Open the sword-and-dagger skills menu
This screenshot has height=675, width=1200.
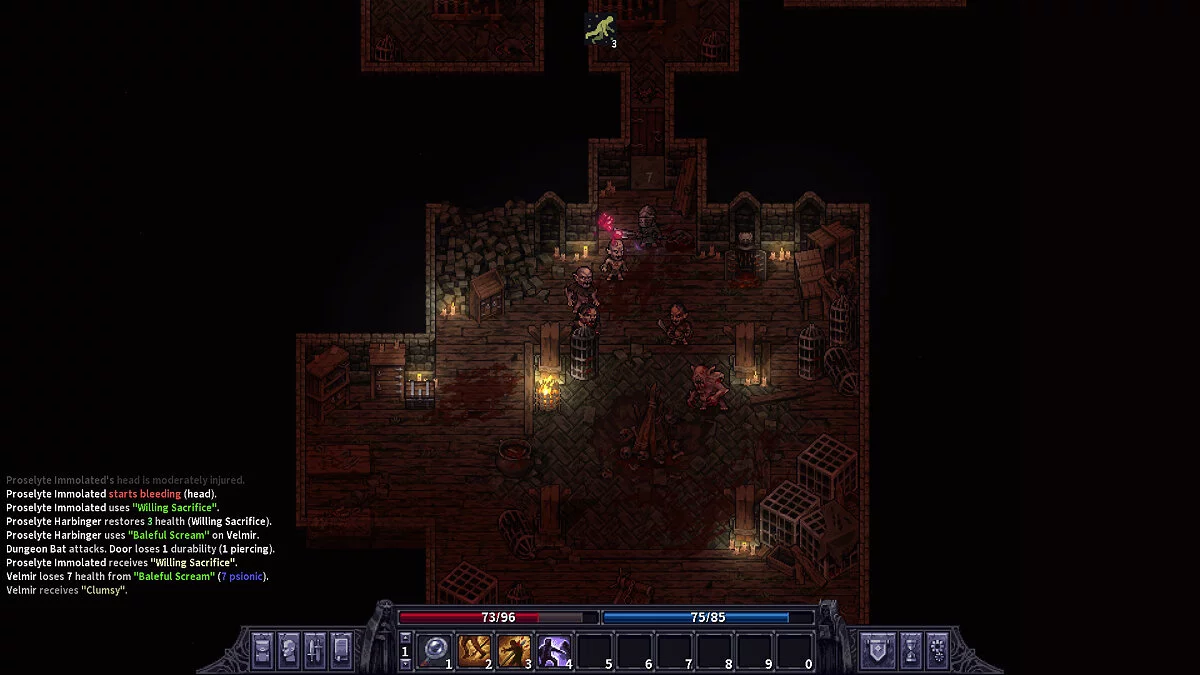coord(314,649)
